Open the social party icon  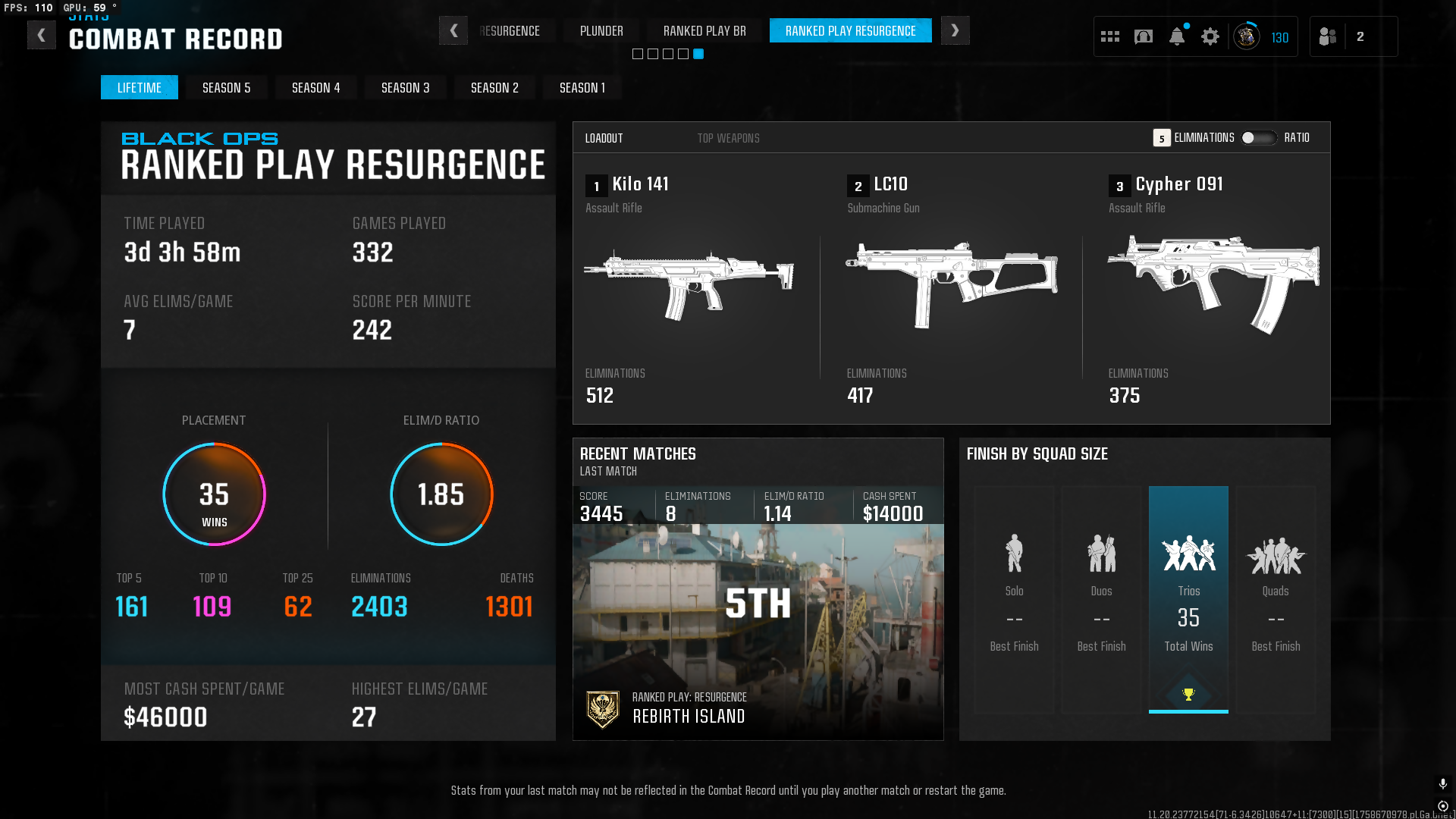coord(1328,36)
